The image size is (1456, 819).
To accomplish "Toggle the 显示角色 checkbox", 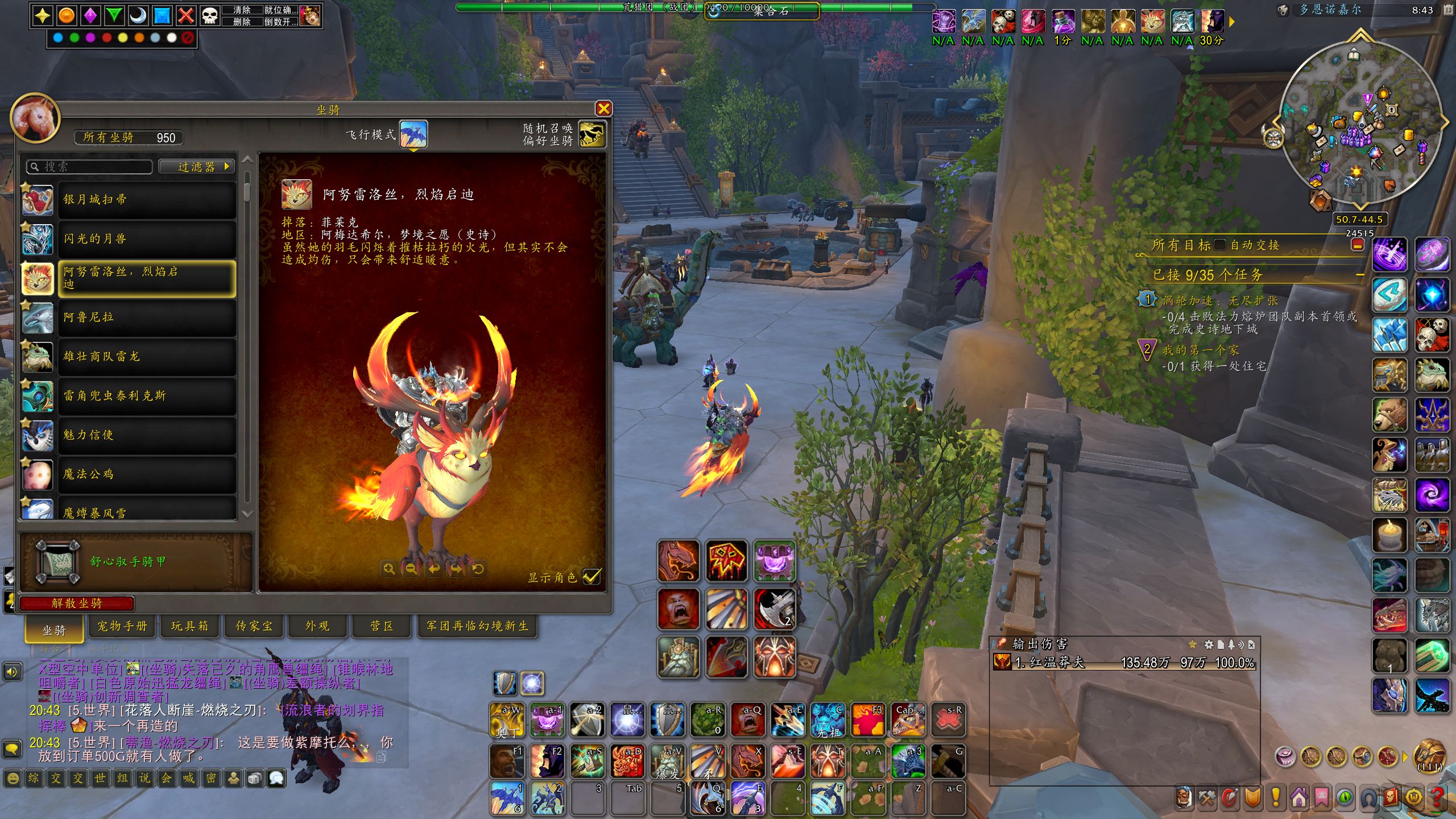I will pyautogui.click(x=591, y=577).
